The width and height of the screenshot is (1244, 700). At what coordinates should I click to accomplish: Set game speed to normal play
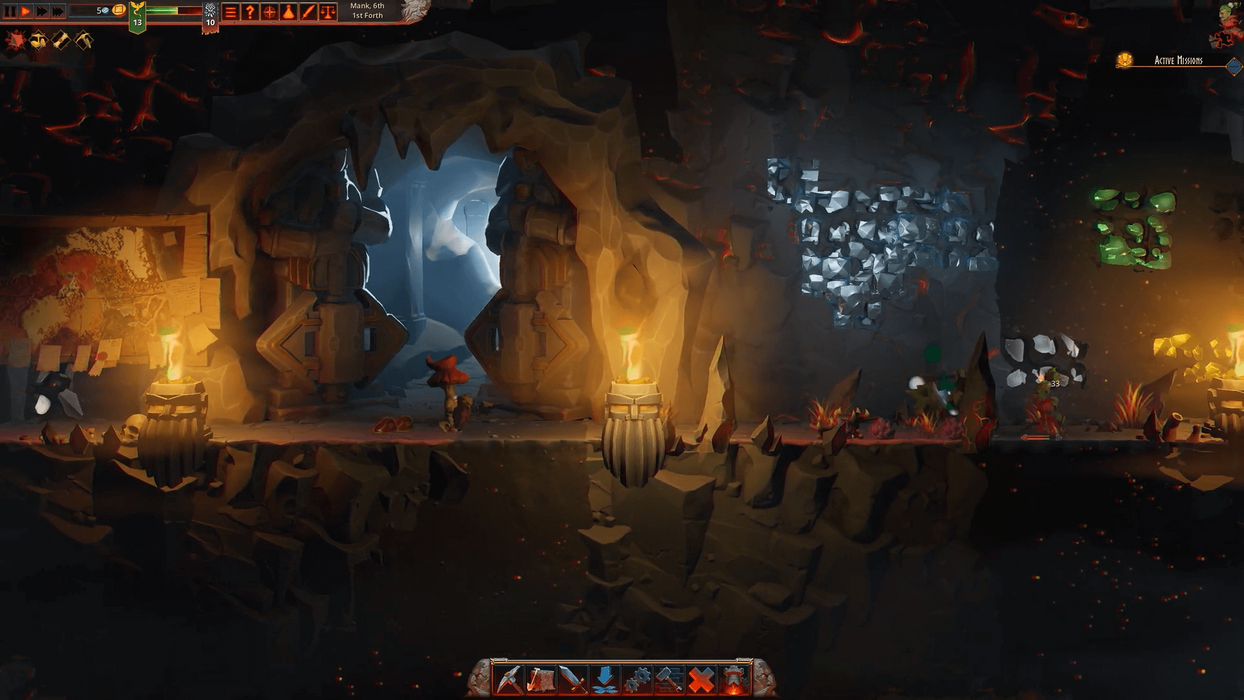(26, 11)
